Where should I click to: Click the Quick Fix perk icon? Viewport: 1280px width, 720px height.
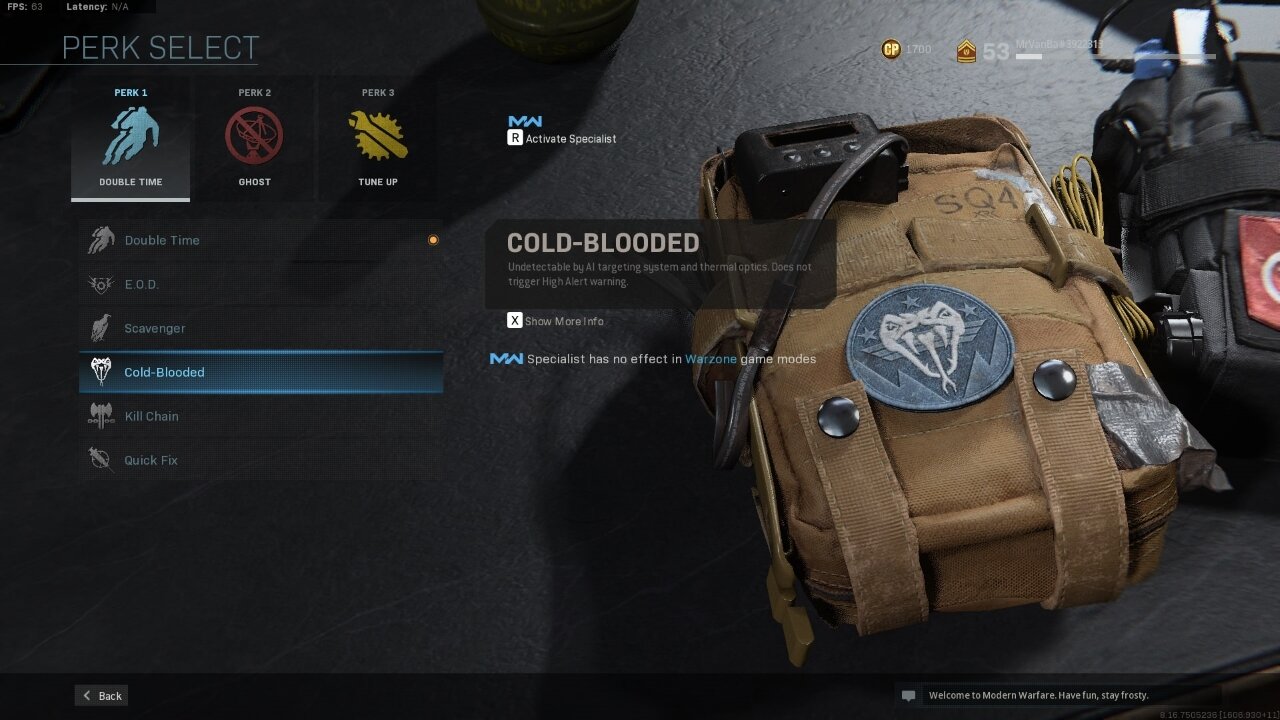click(99, 460)
